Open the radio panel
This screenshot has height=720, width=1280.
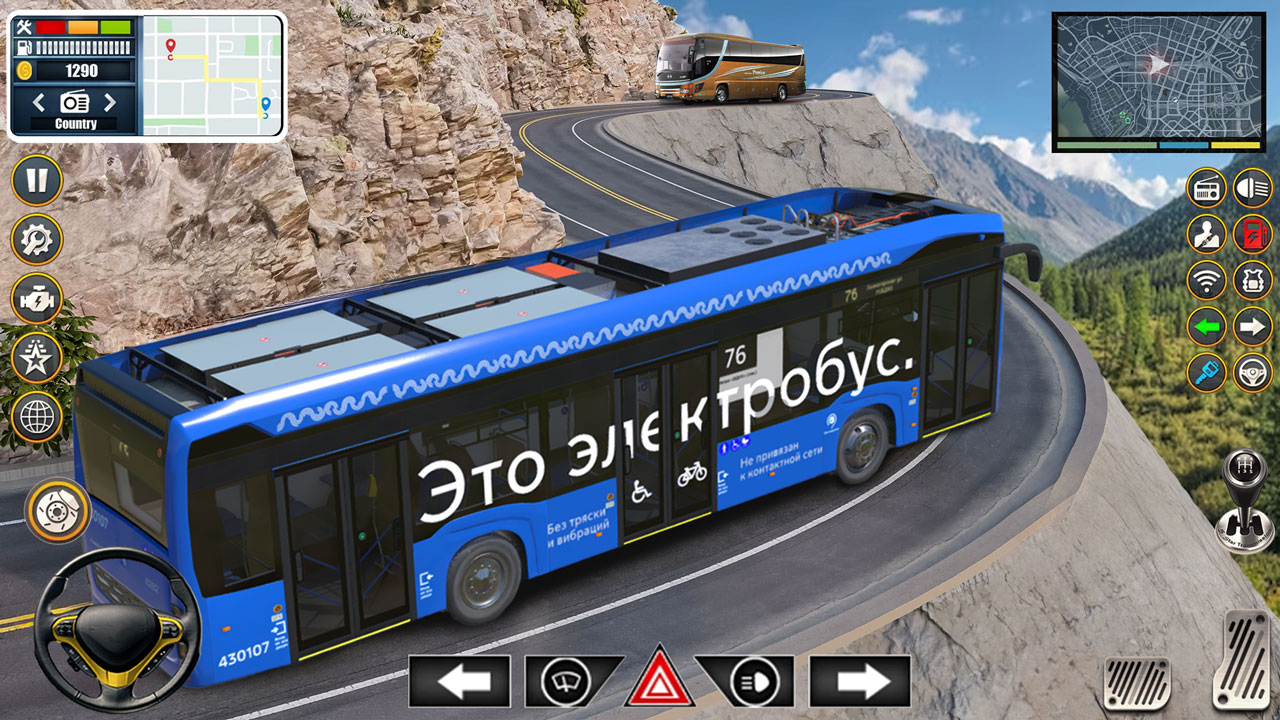(x=1205, y=188)
